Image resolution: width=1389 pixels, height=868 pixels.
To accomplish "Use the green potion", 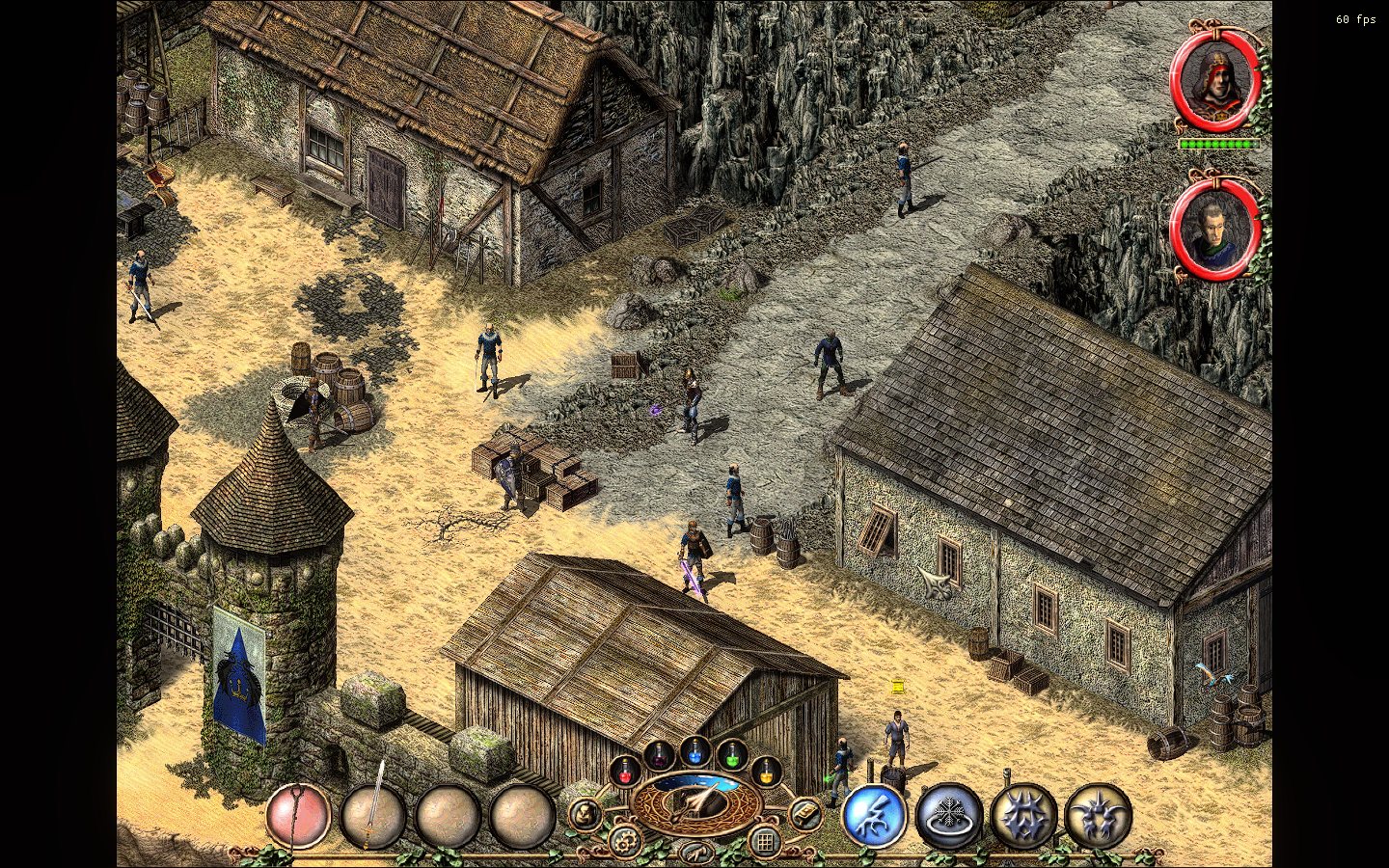I will [x=732, y=755].
